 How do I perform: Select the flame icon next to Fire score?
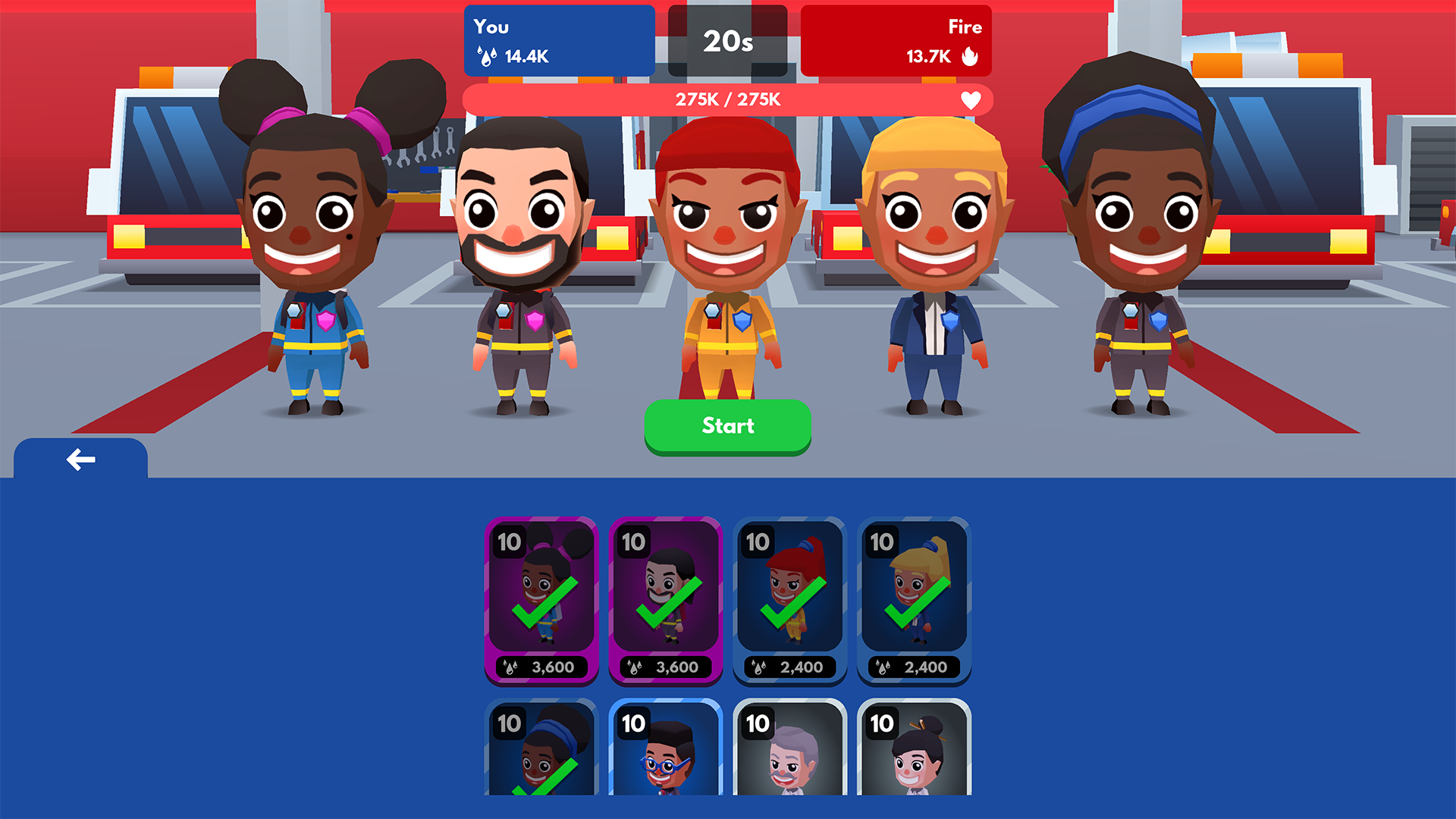[971, 55]
